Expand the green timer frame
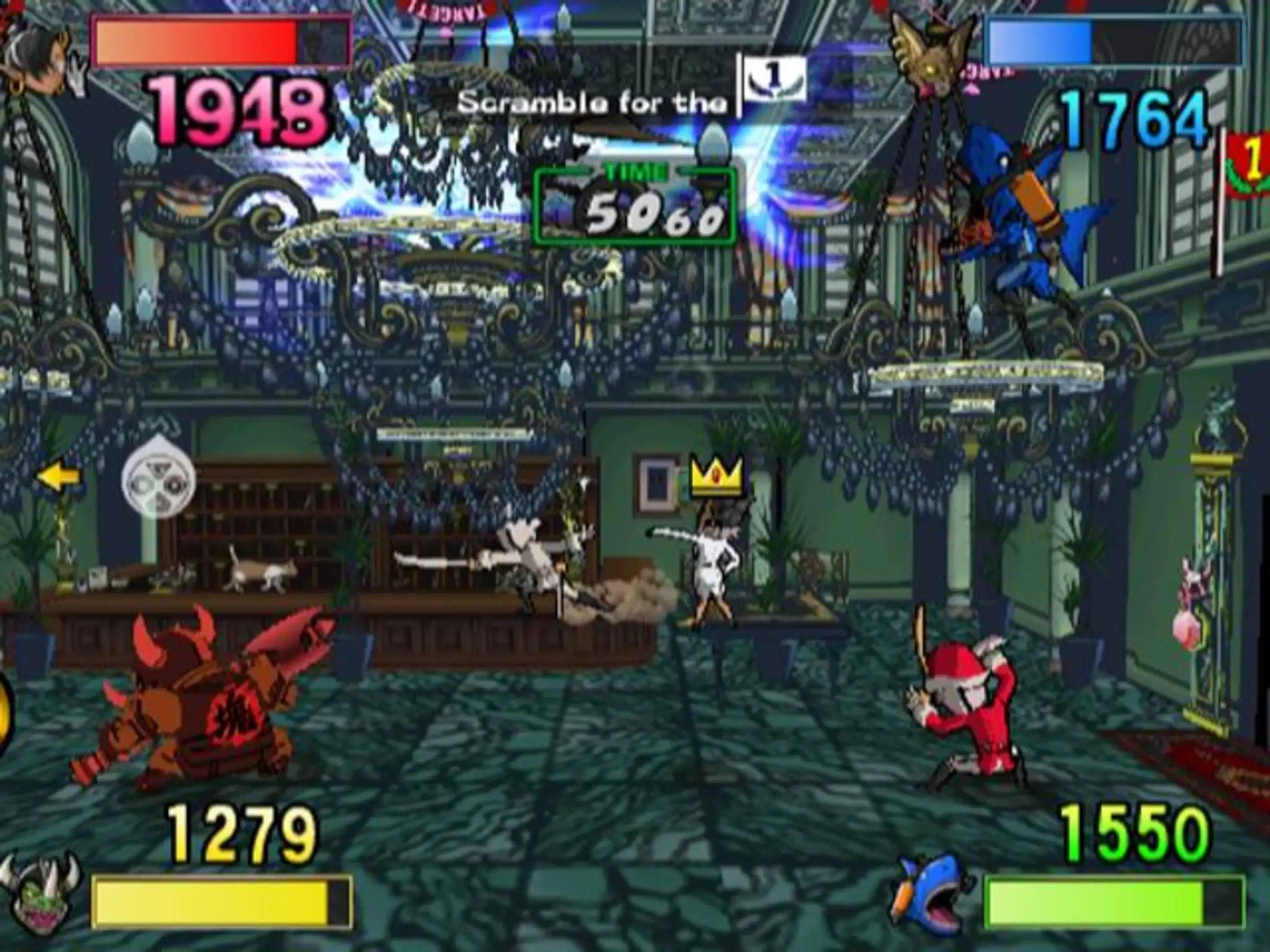Image resolution: width=1270 pixels, height=952 pixels. pos(635,207)
